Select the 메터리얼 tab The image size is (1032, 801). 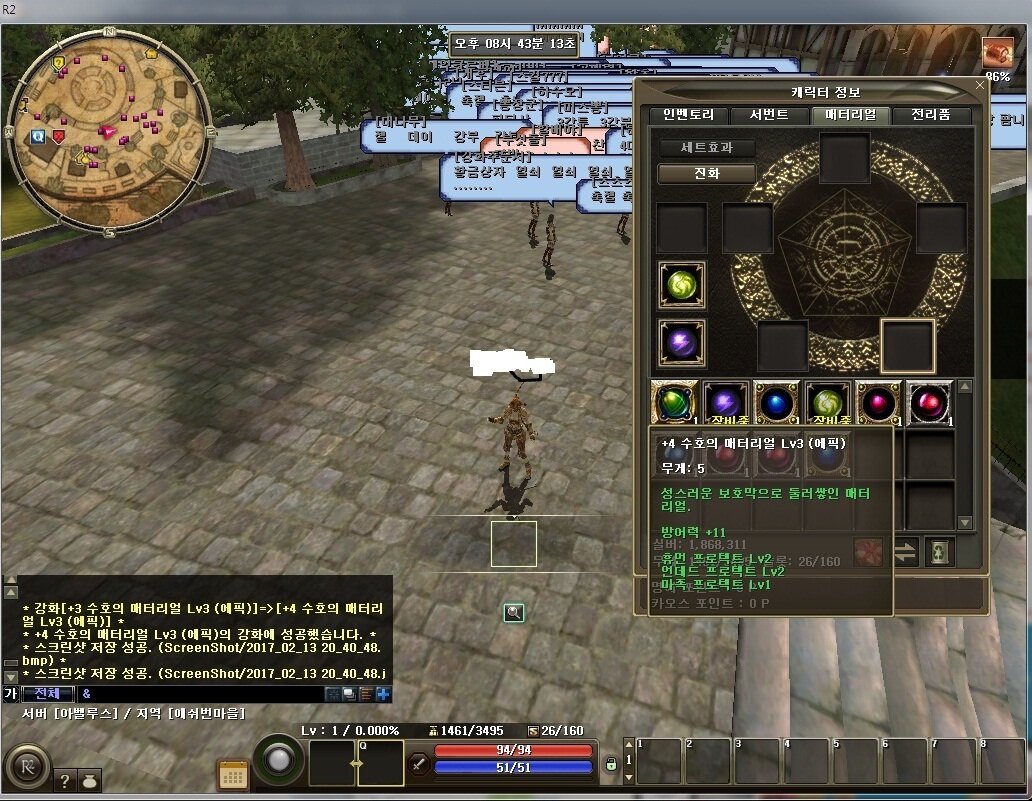[850, 115]
